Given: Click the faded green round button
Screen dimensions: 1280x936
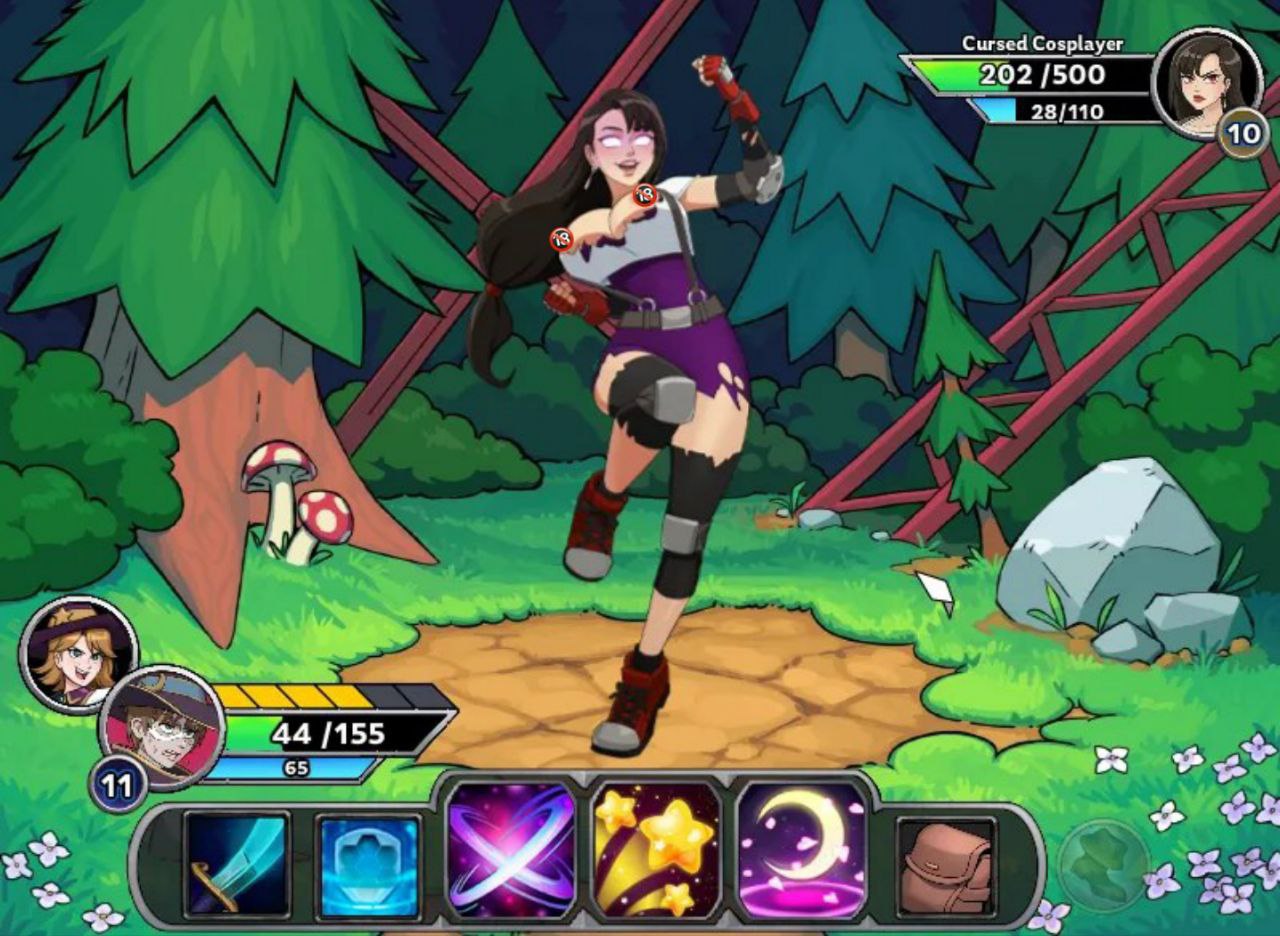Looking at the screenshot, I should coord(1102,864).
